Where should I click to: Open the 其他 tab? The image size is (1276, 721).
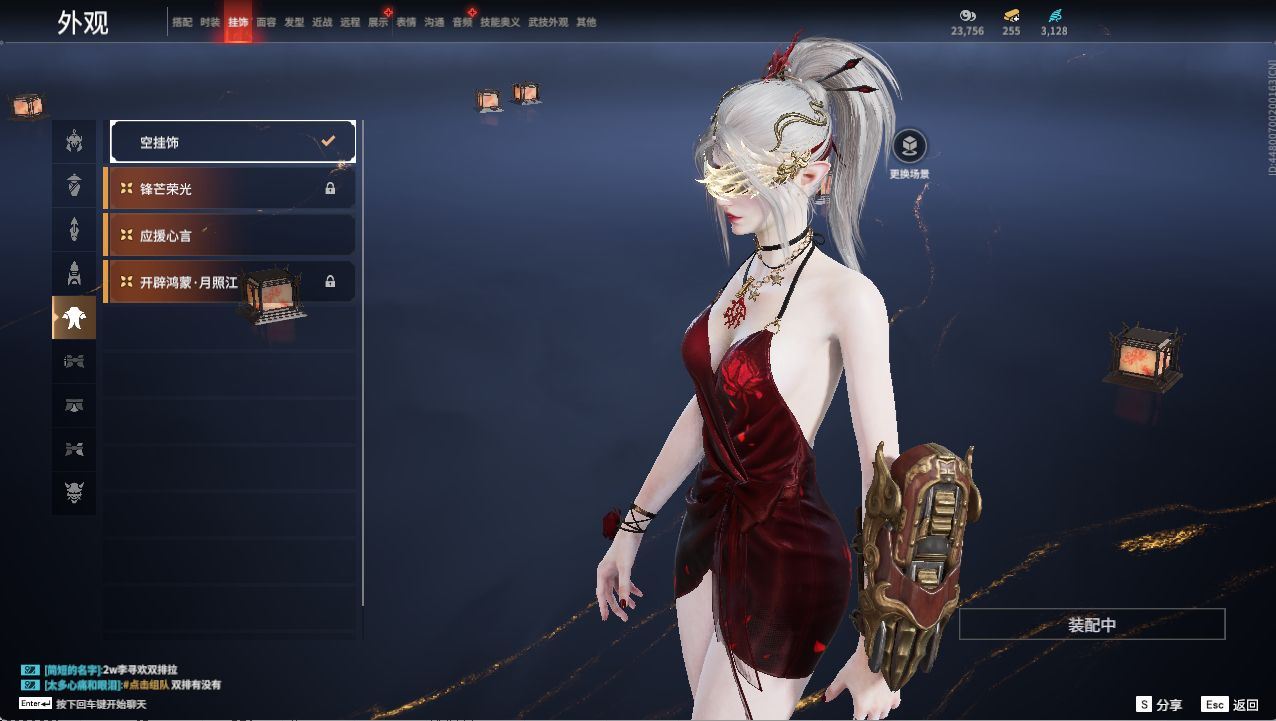click(x=586, y=22)
